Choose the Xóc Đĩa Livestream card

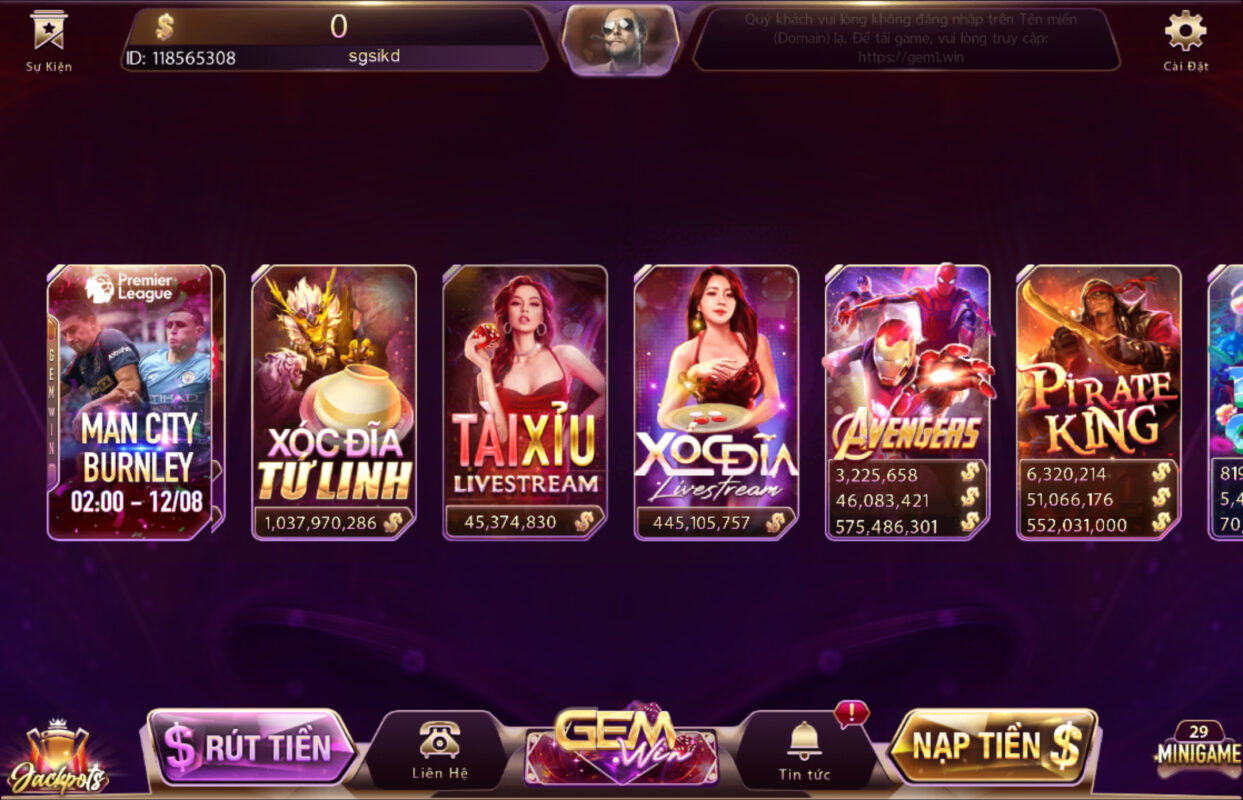coord(716,402)
